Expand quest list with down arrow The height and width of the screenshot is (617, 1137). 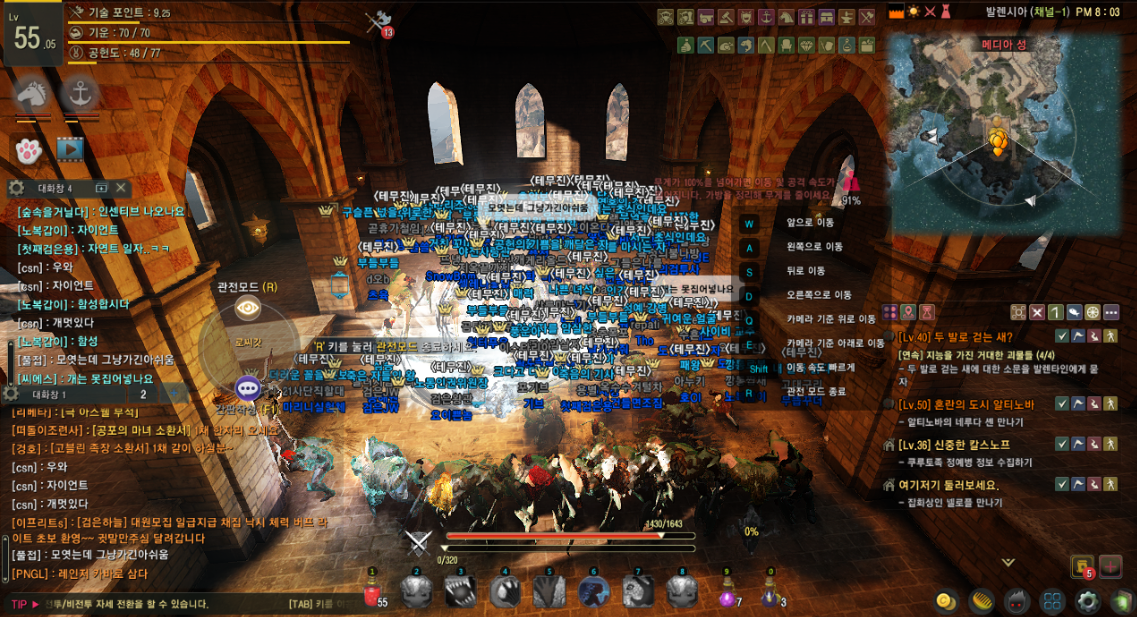[x=1007, y=563]
